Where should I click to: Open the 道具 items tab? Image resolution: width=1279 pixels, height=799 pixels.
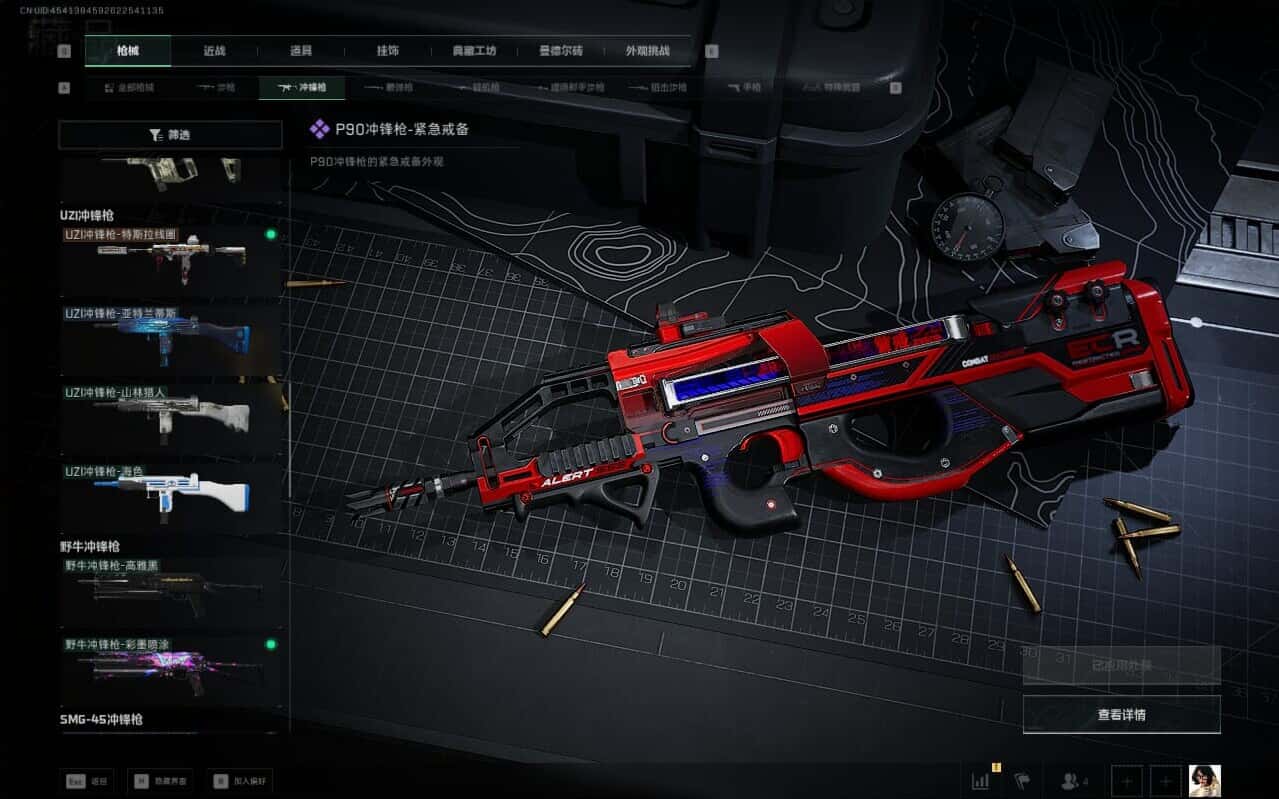[300, 51]
